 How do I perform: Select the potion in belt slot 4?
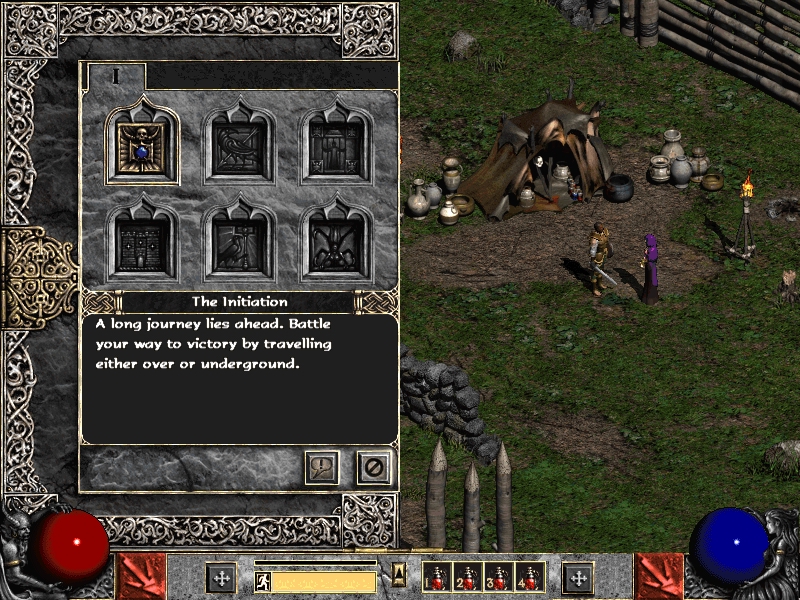pos(527,578)
